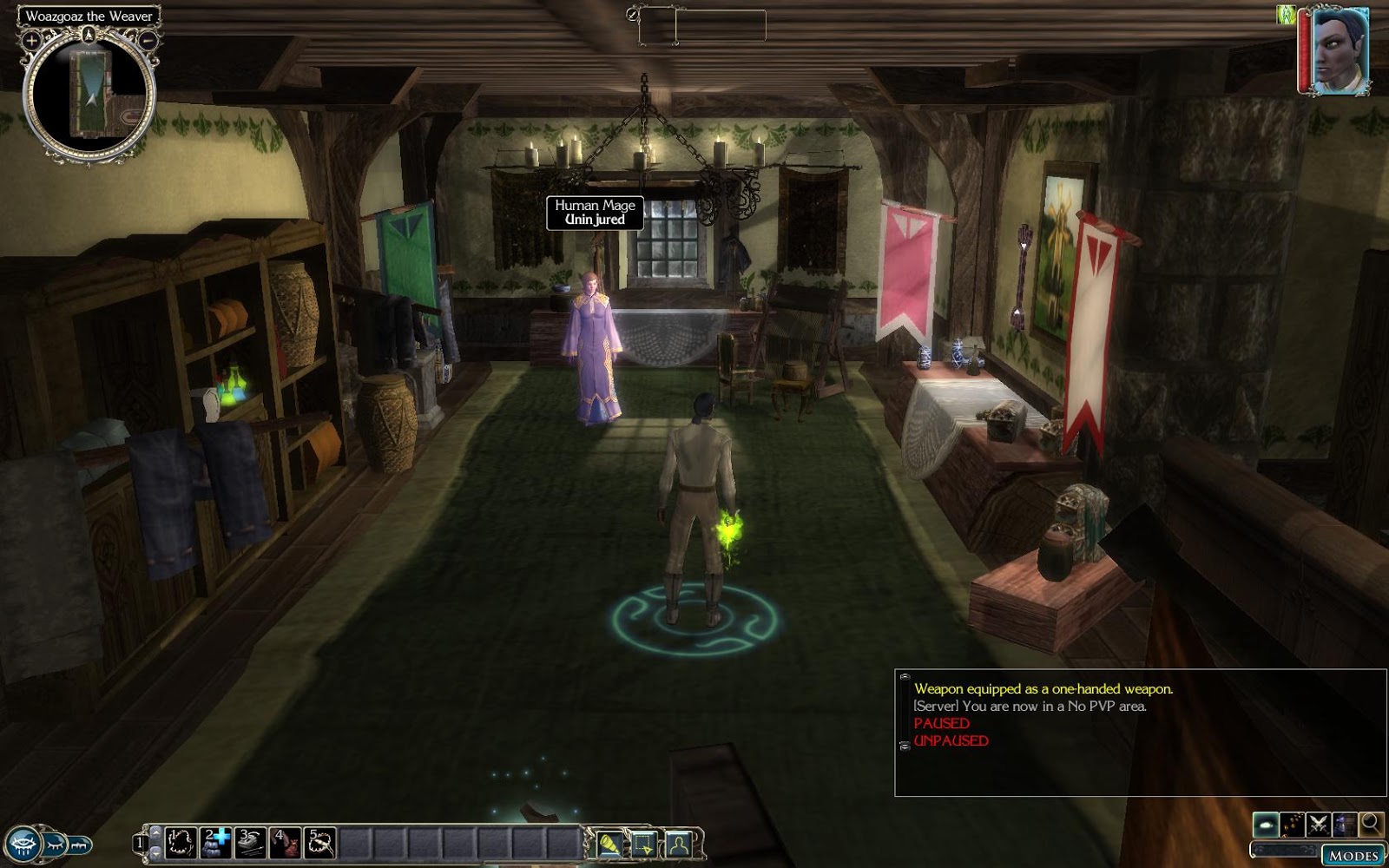Switch to the next hotbar page
Image resolution: width=1389 pixels, height=868 pixels.
156,852
